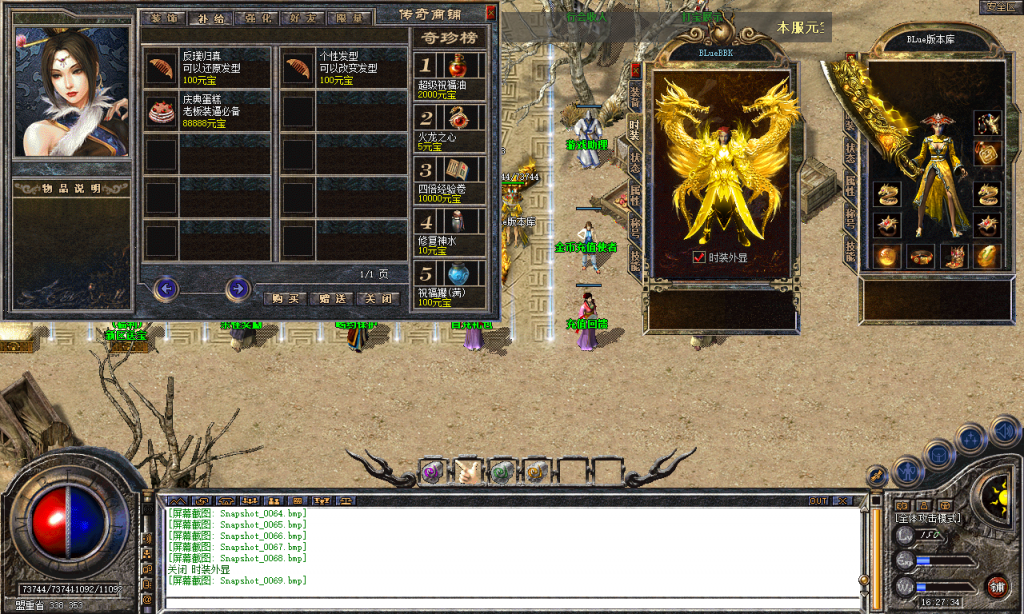Click the 赠送 gift button
1024x614 pixels.
point(332,298)
